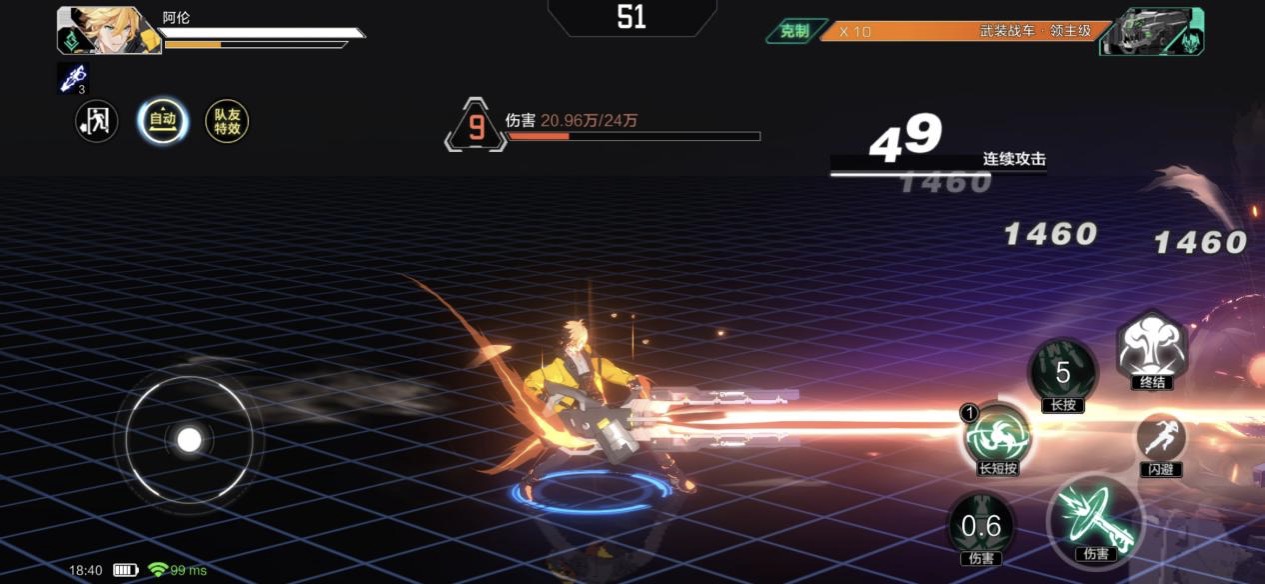Tap the 伤害 skill showing 0.6 cooldown

click(x=980, y=525)
